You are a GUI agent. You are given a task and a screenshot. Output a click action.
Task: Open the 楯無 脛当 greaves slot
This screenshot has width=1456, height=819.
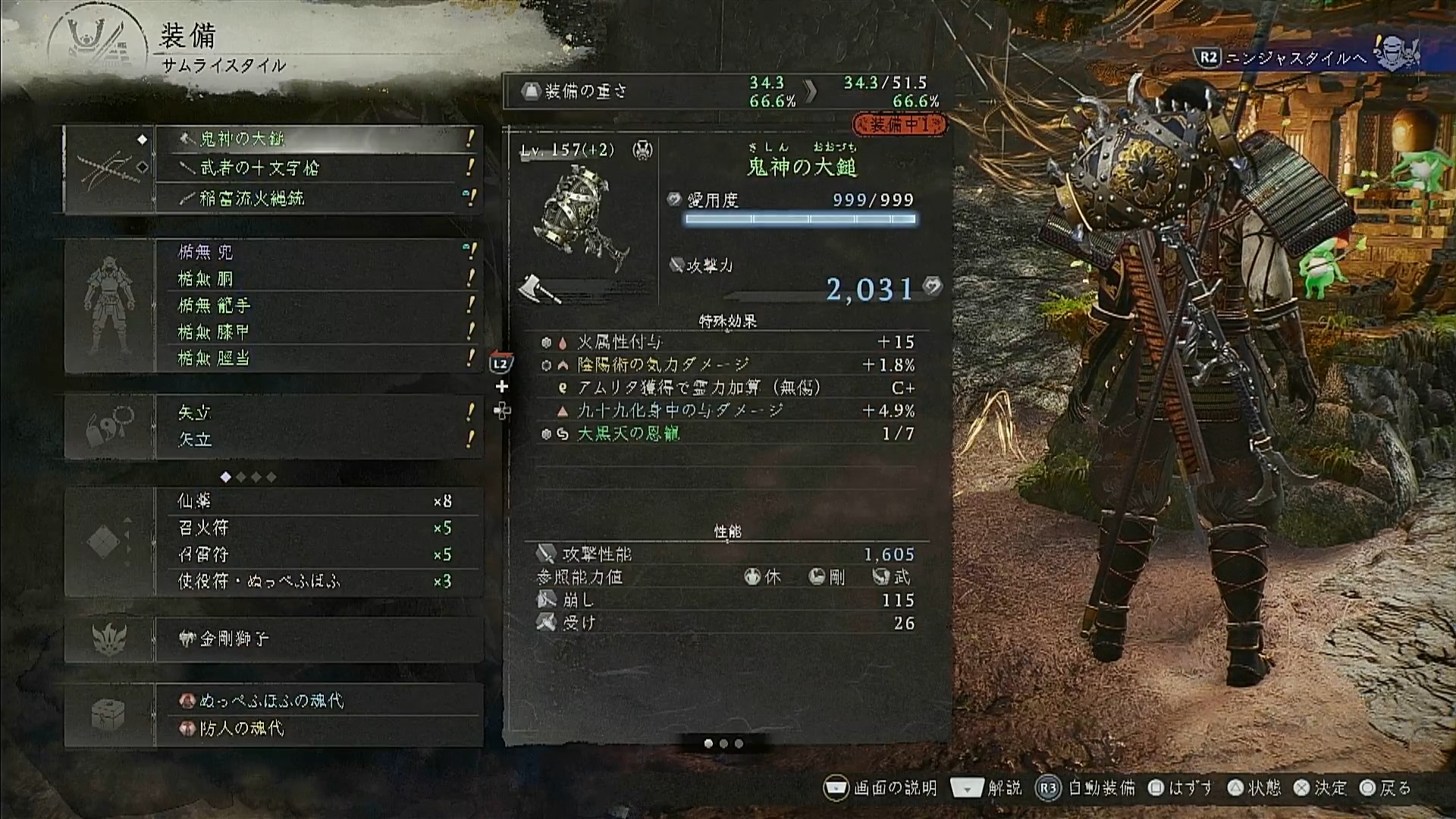point(318,358)
